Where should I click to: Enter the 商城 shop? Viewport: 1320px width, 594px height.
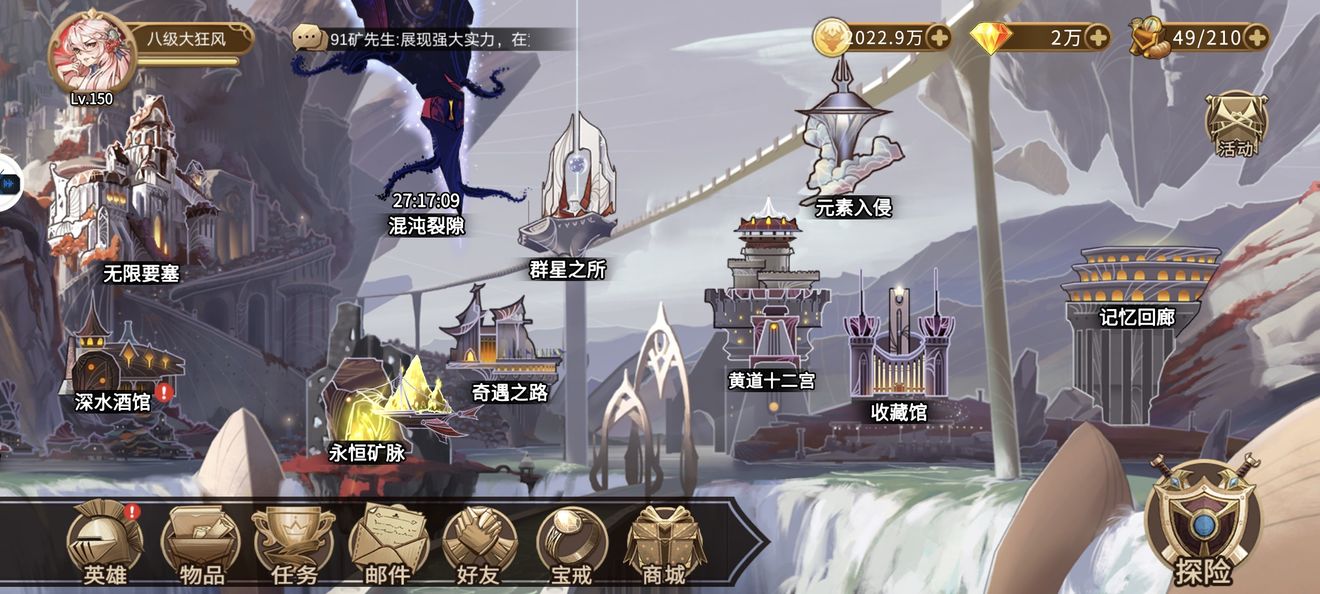[x=663, y=545]
